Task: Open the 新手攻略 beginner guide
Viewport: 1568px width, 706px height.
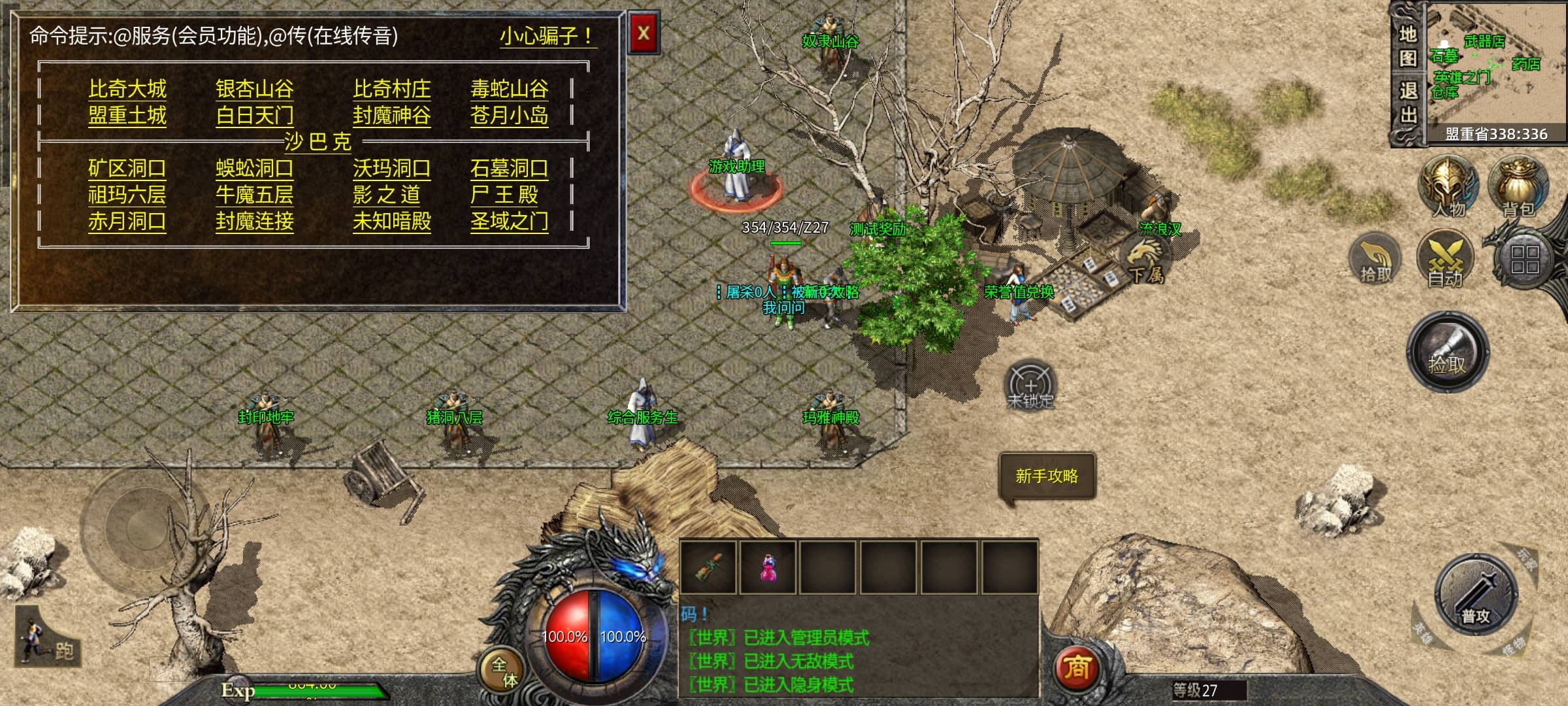Action: [x=1047, y=476]
